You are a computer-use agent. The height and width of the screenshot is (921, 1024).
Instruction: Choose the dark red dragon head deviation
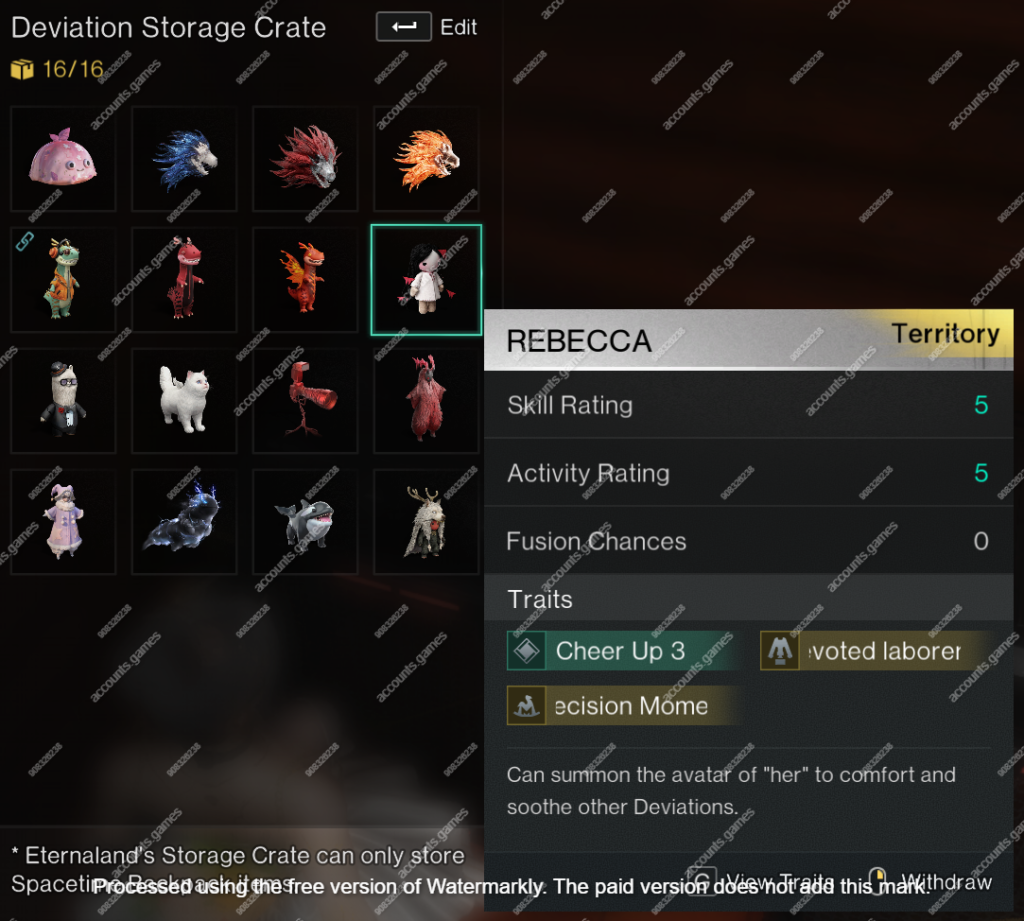pos(305,159)
